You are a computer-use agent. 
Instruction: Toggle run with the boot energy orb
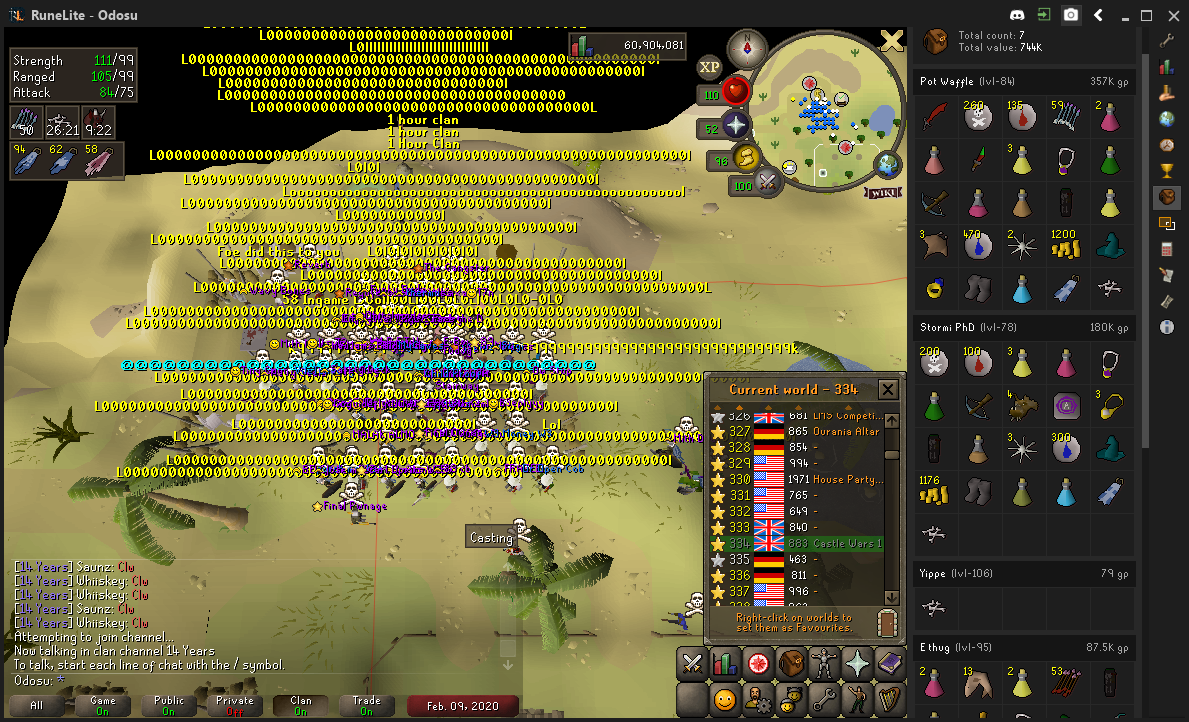pyautogui.click(x=746, y=158)
